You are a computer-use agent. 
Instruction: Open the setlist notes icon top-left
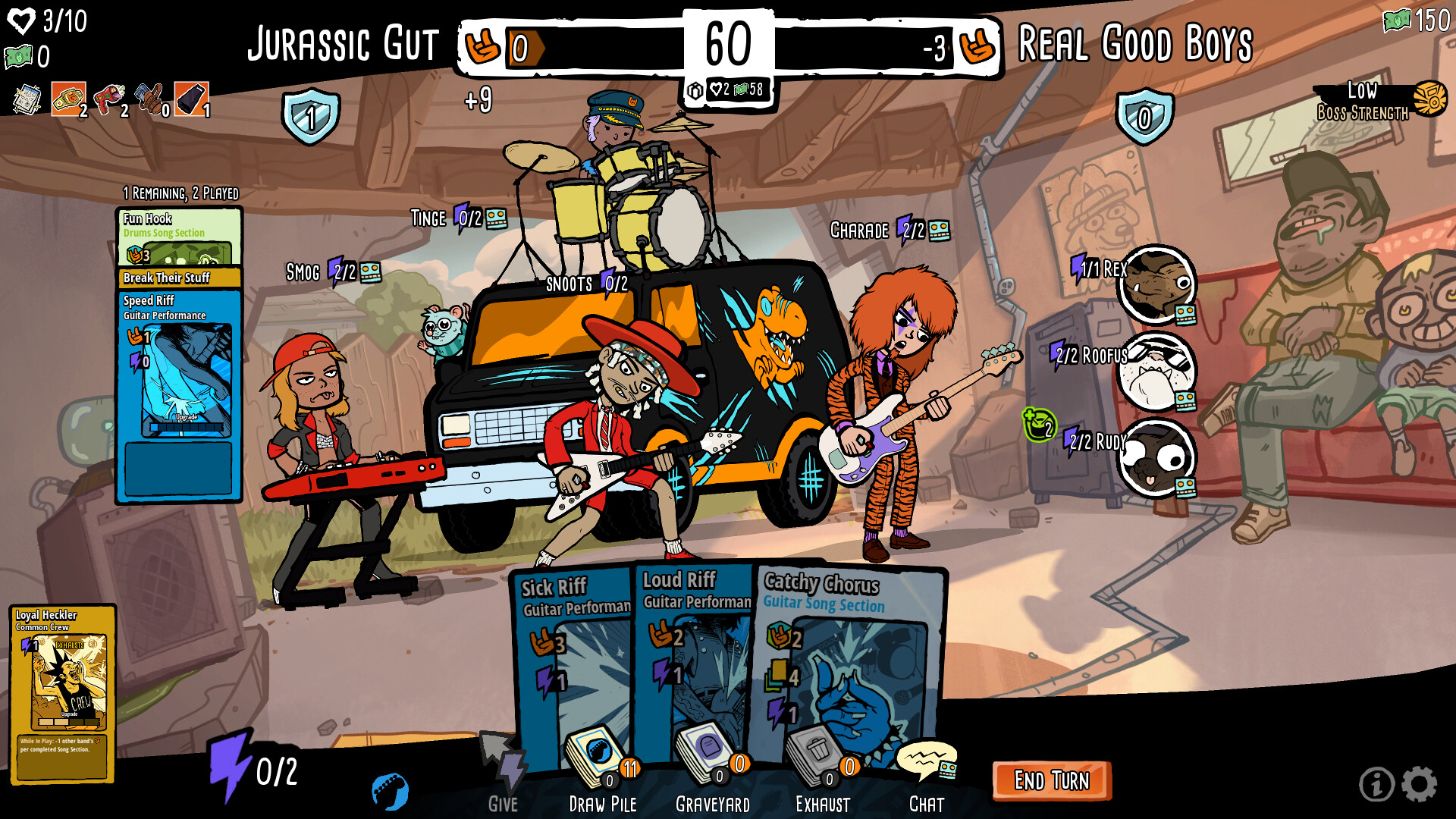click(x=25, y=96)
